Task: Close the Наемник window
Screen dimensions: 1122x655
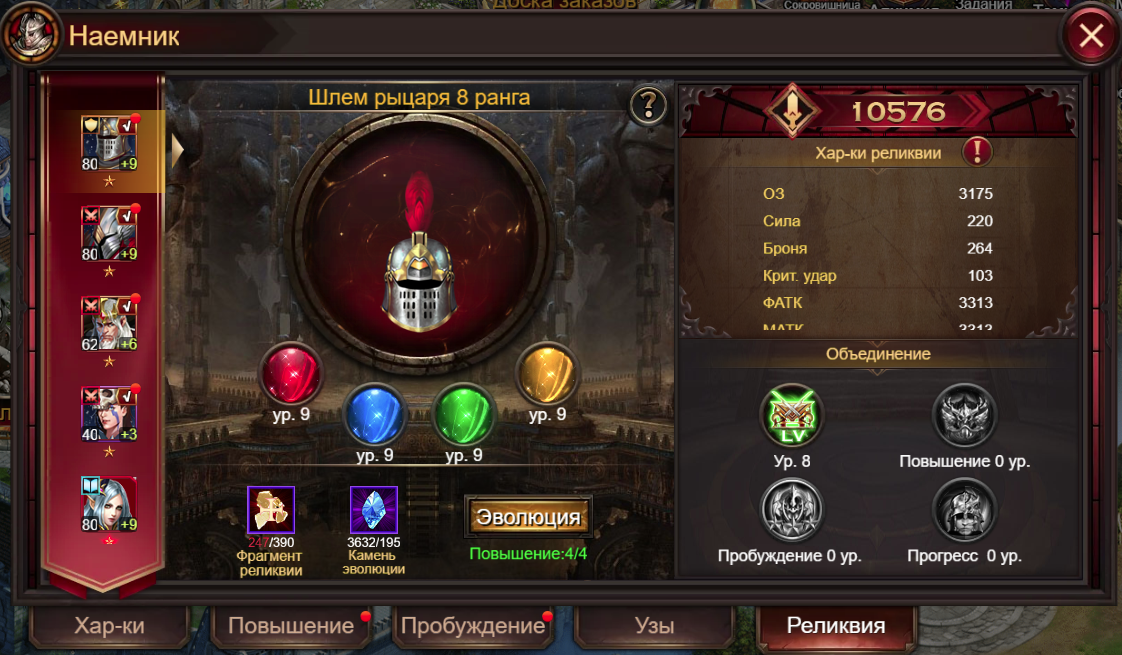Action: 1090,37
